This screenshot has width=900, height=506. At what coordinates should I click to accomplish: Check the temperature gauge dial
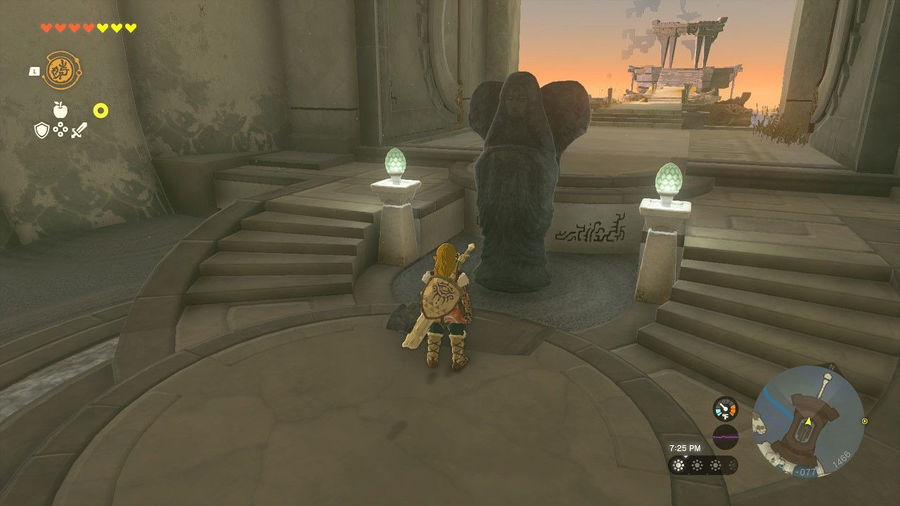pos(725,409)
